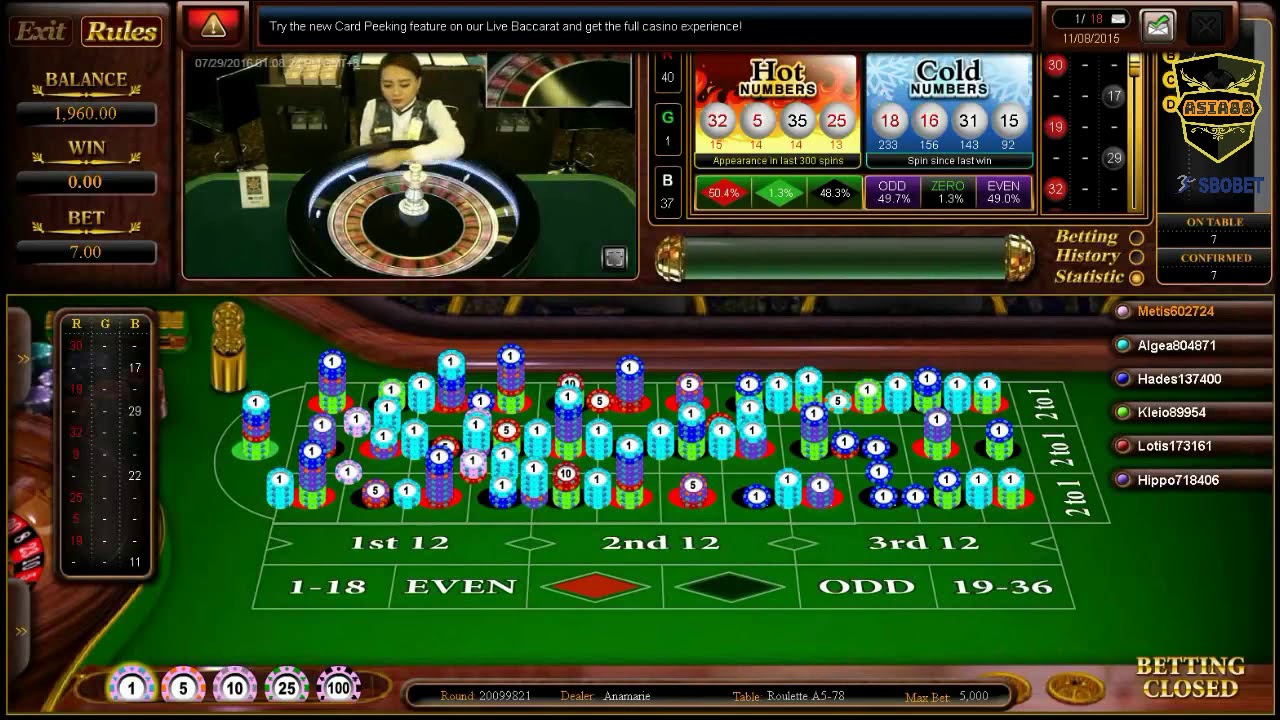The height and width of the screenshot is (720, 1280).
Task: Open the red warning triangle alert
Action: 213,26
